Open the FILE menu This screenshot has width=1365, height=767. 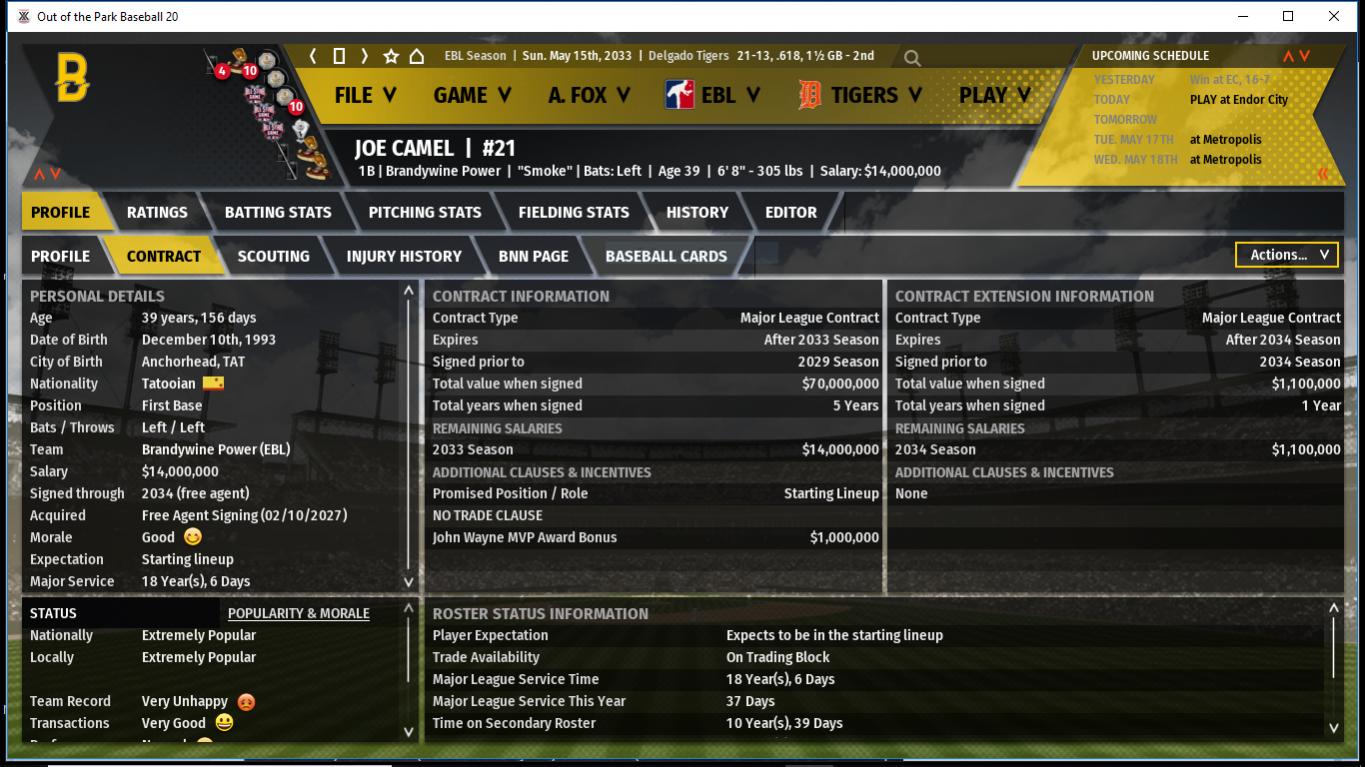tap(365, 95)
